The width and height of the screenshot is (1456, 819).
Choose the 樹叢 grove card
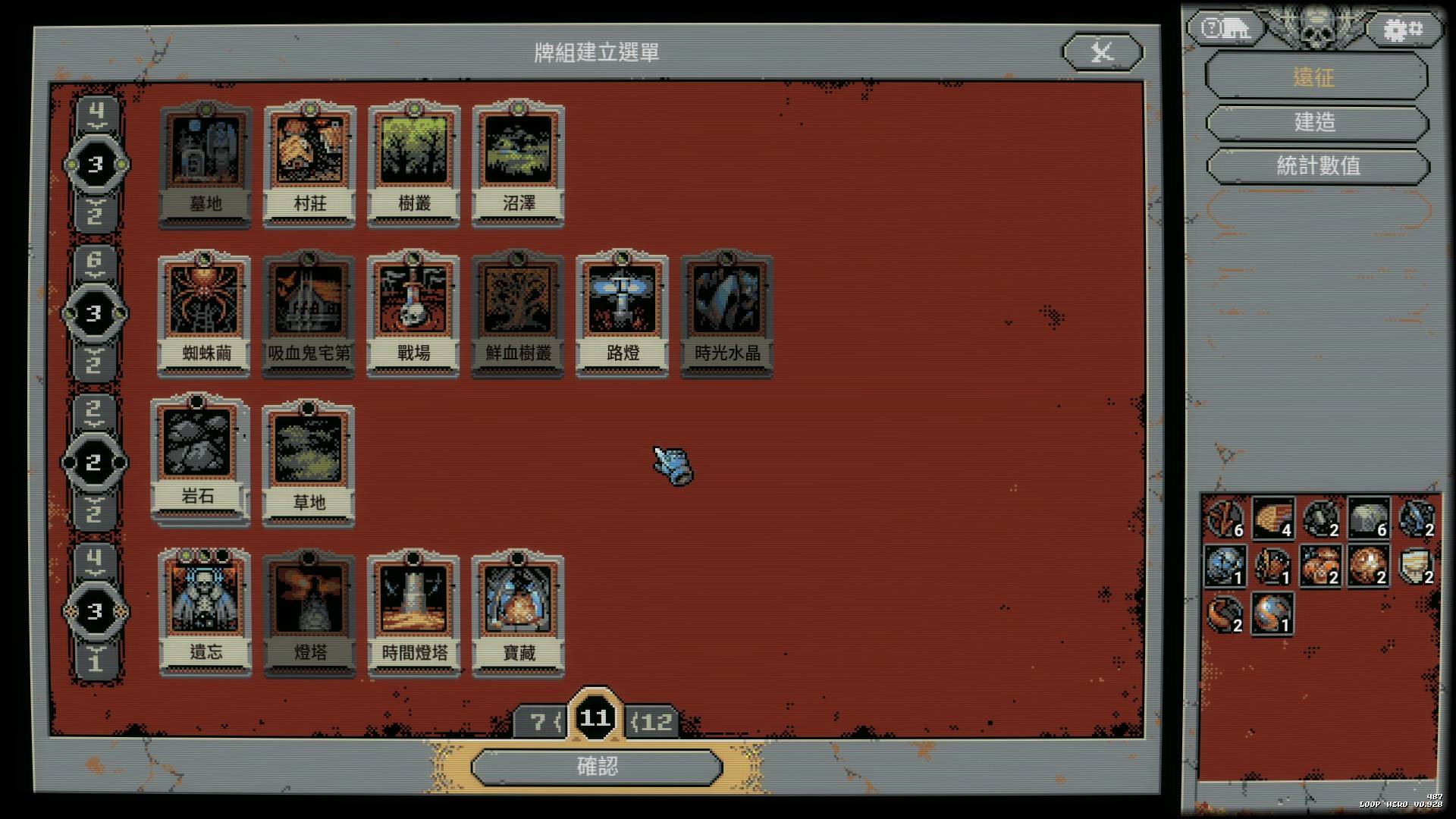coord(414,164)
